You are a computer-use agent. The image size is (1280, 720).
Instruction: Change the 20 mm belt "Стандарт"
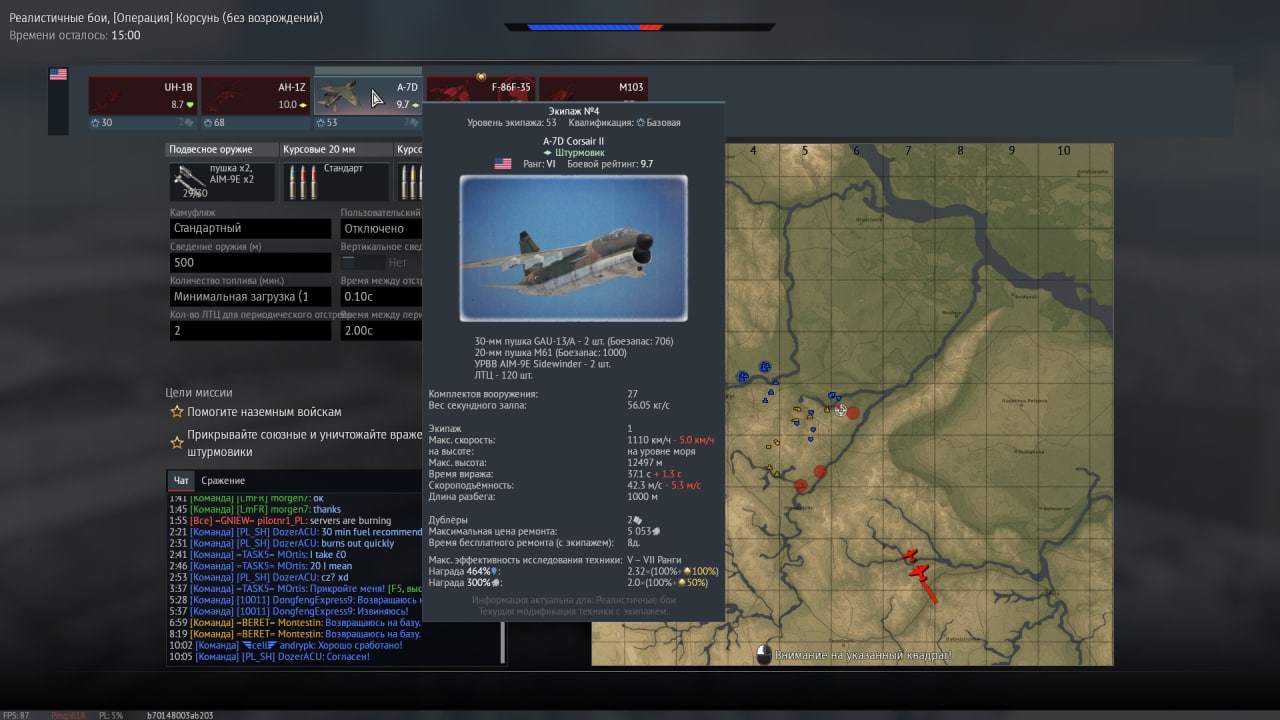point(335,183)
